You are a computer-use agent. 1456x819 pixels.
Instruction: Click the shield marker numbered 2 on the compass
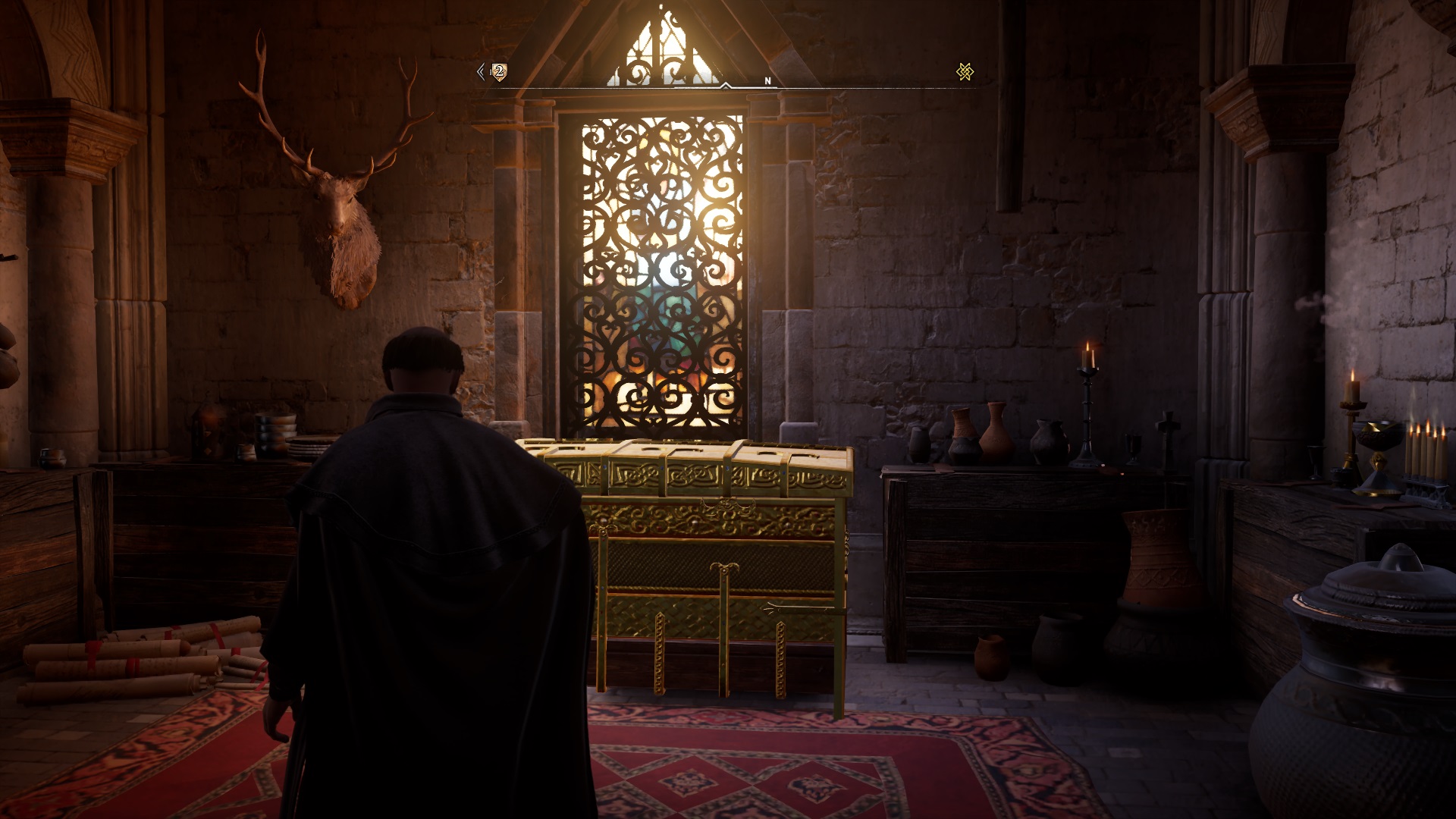point(498,72)
